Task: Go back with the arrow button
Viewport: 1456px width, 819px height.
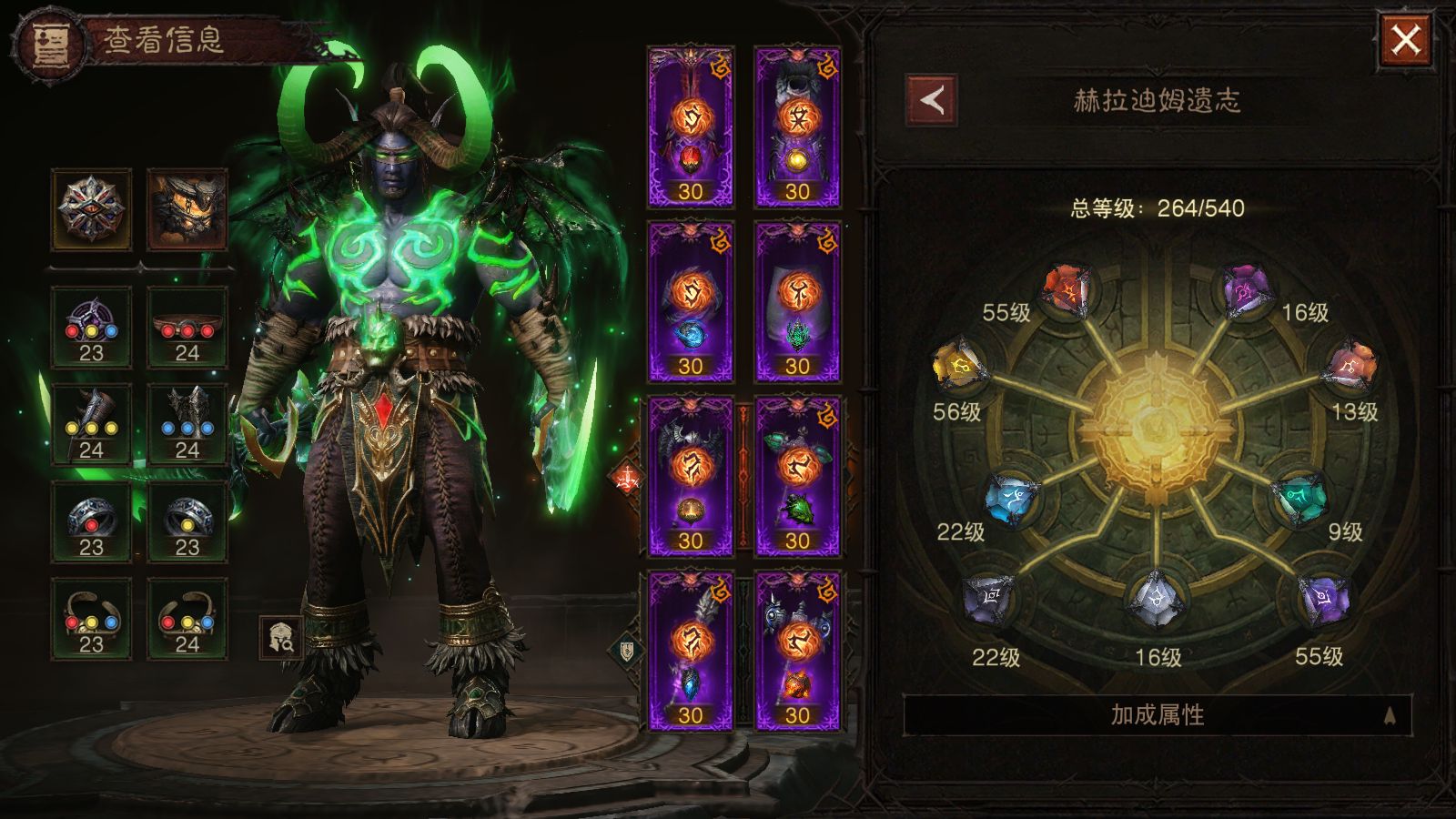Action: click(931, 100)
